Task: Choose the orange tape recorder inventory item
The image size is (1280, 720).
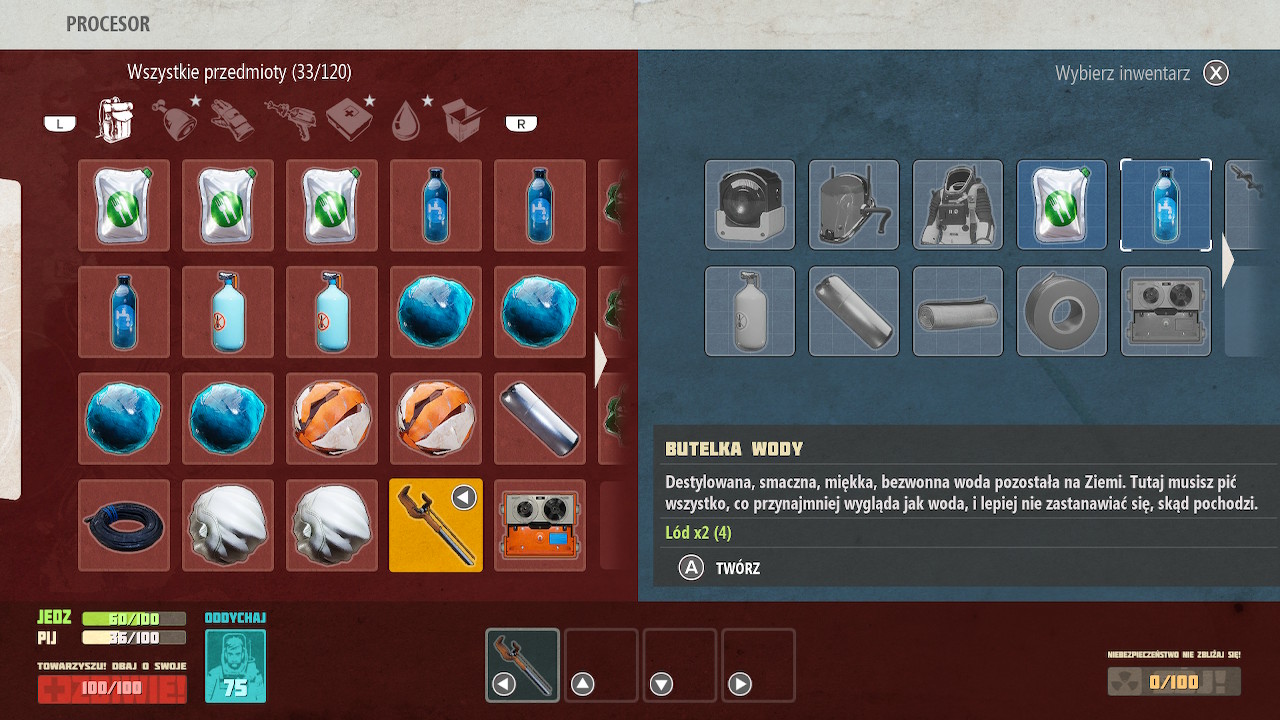Action: pyautogui.click(x=540, y=525)
